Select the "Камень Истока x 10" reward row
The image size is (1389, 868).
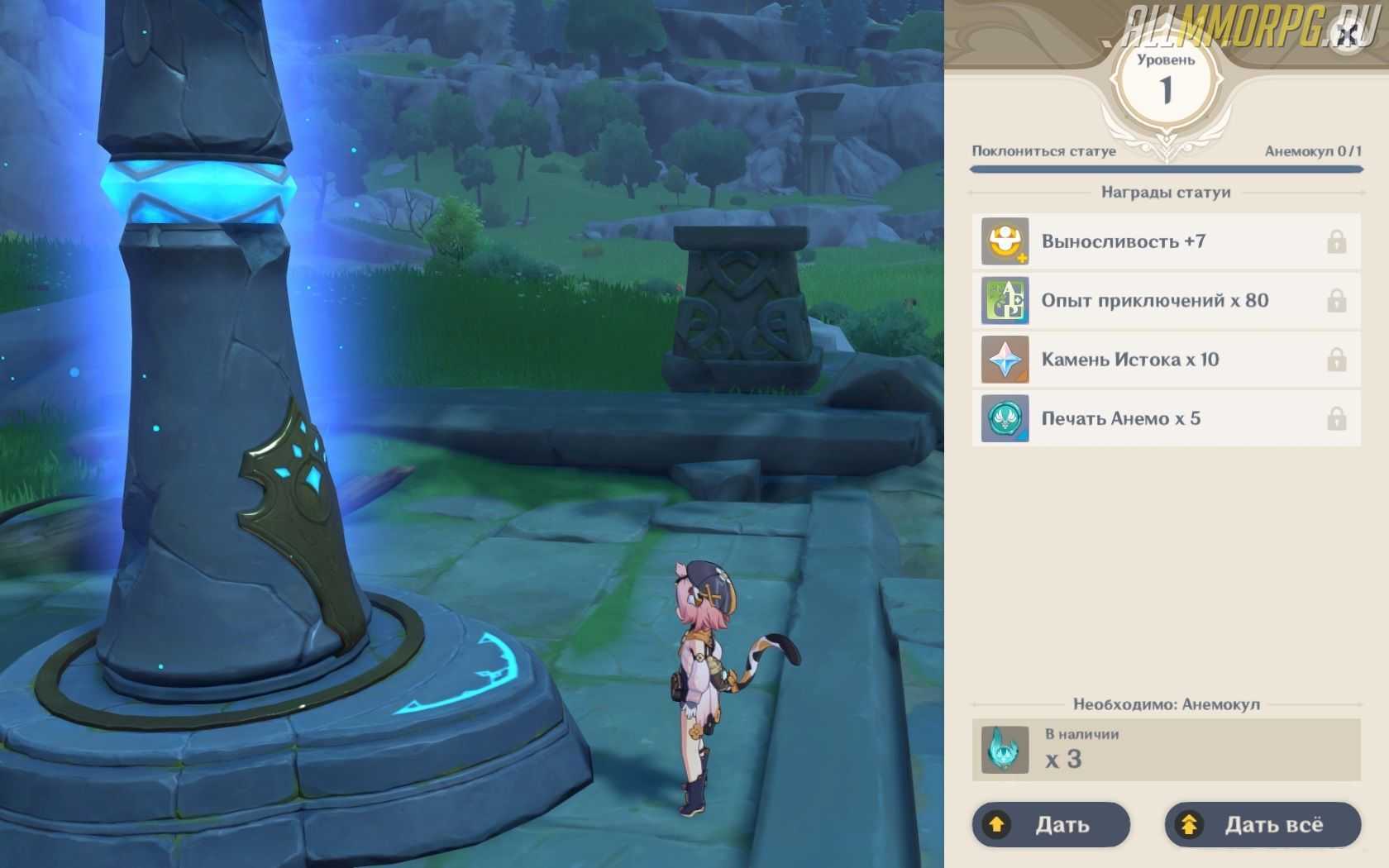click(1166, 360)
